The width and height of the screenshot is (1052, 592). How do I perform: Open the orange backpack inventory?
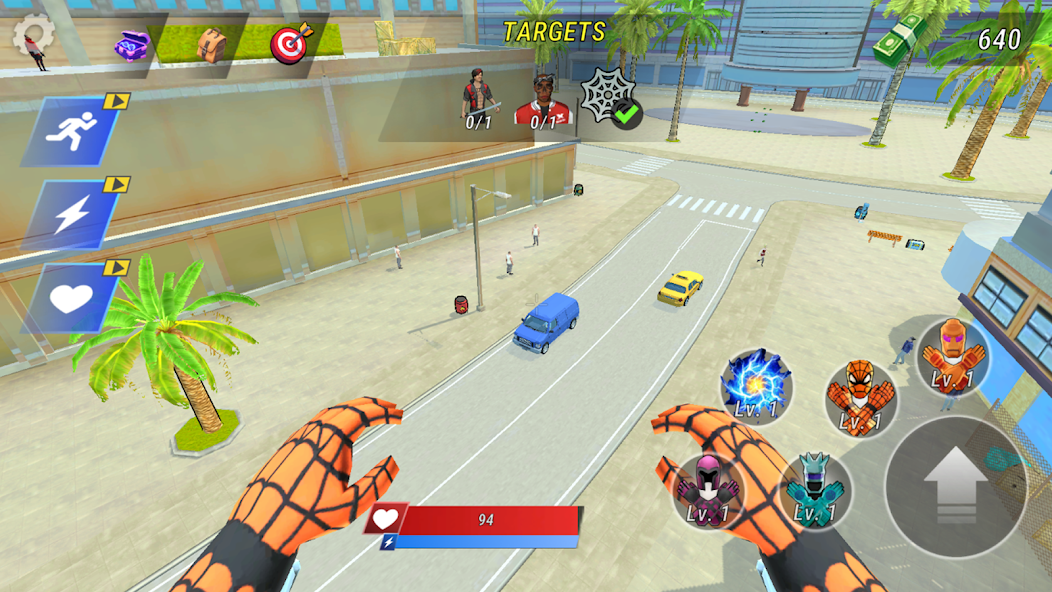(211, 44)
